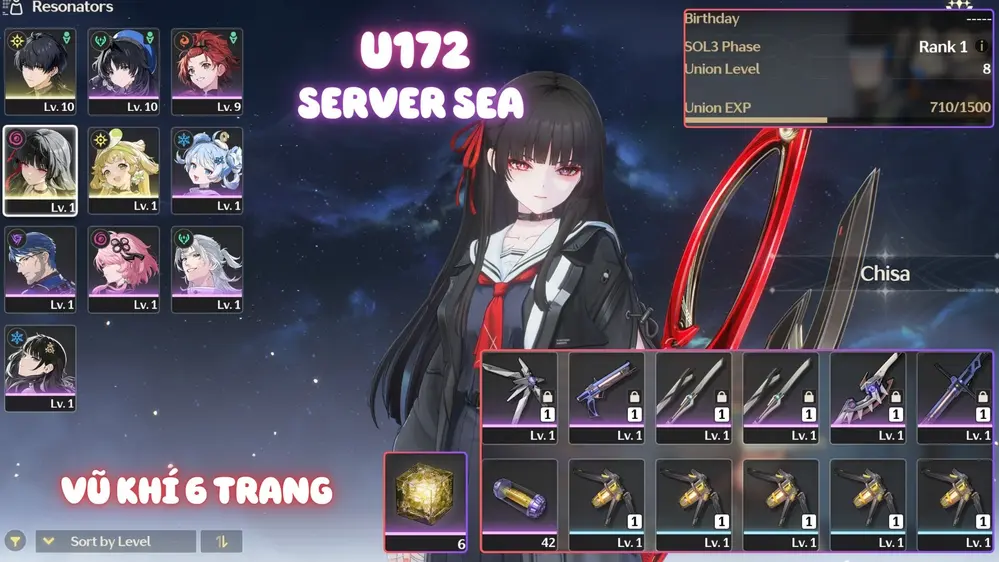Toggle the sort order arrows button
This screenshot has height=562, width=999.
[222, 542]
